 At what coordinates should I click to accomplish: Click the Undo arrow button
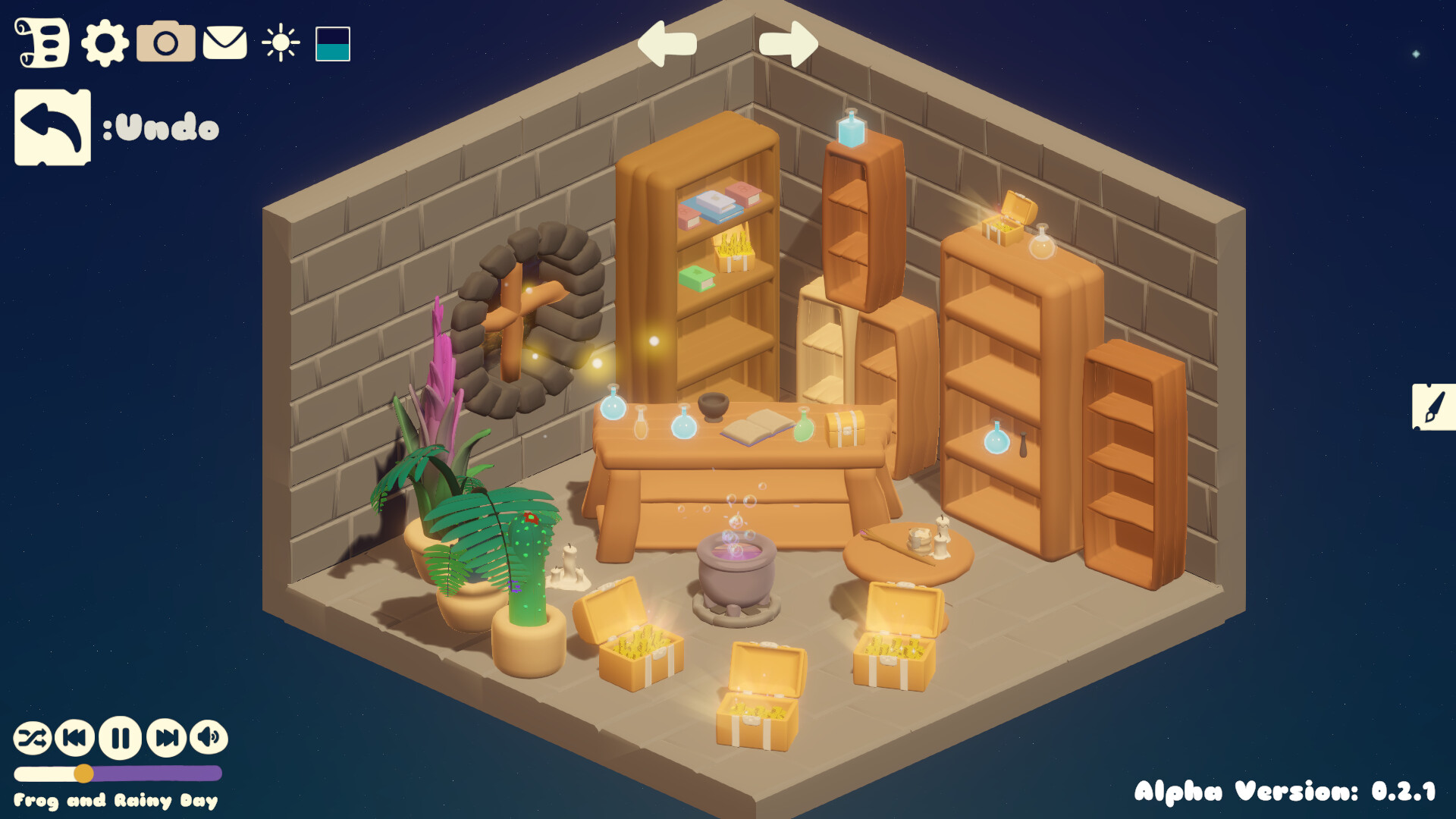coord(52,126)
